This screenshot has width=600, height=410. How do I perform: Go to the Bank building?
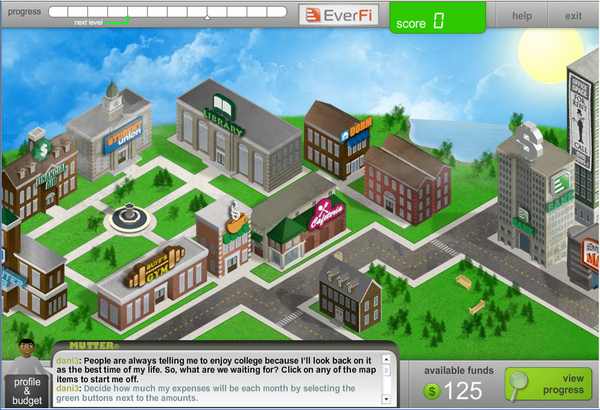tap(528, 190)
